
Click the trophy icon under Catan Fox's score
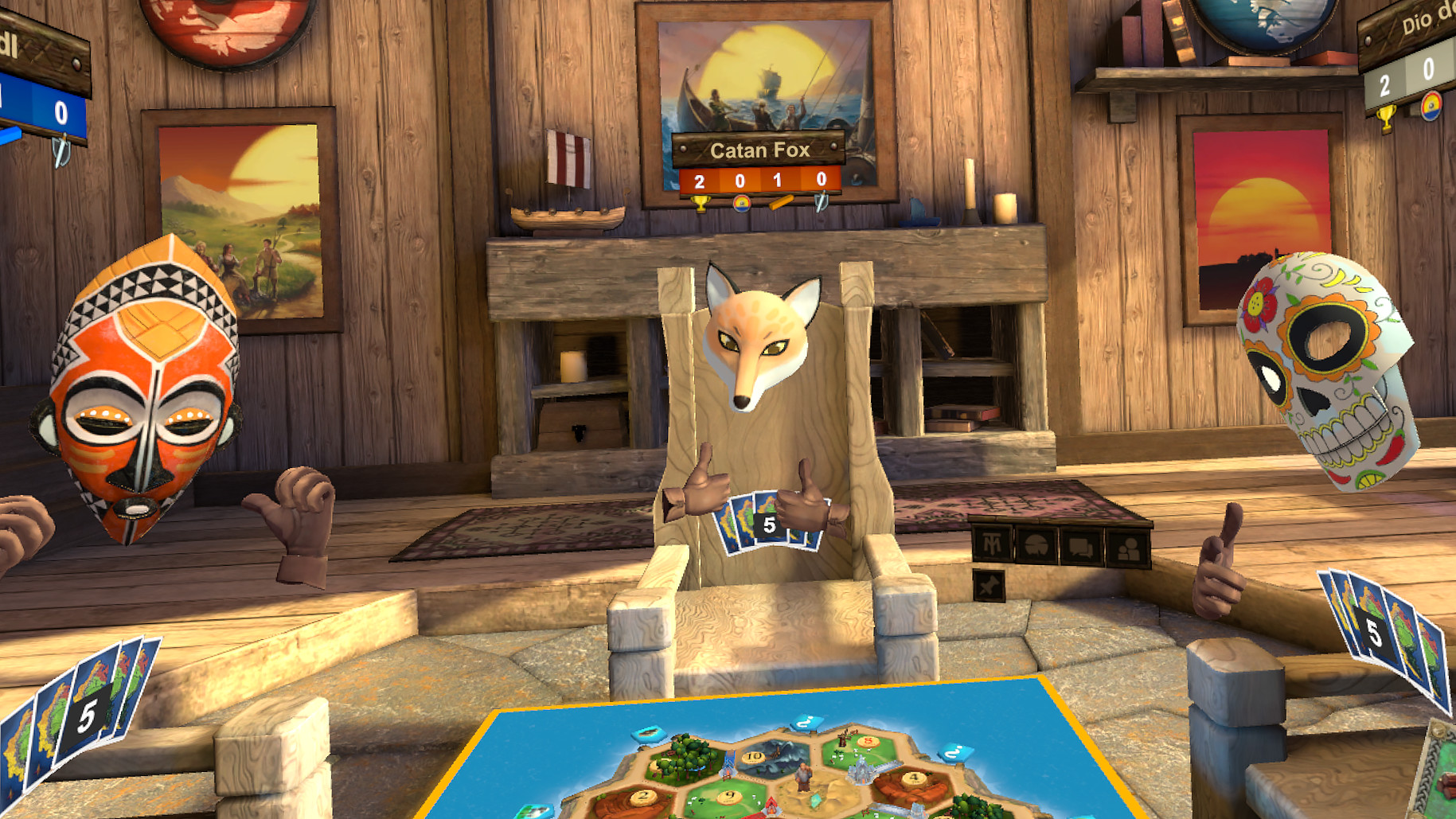tap(700, 205)
